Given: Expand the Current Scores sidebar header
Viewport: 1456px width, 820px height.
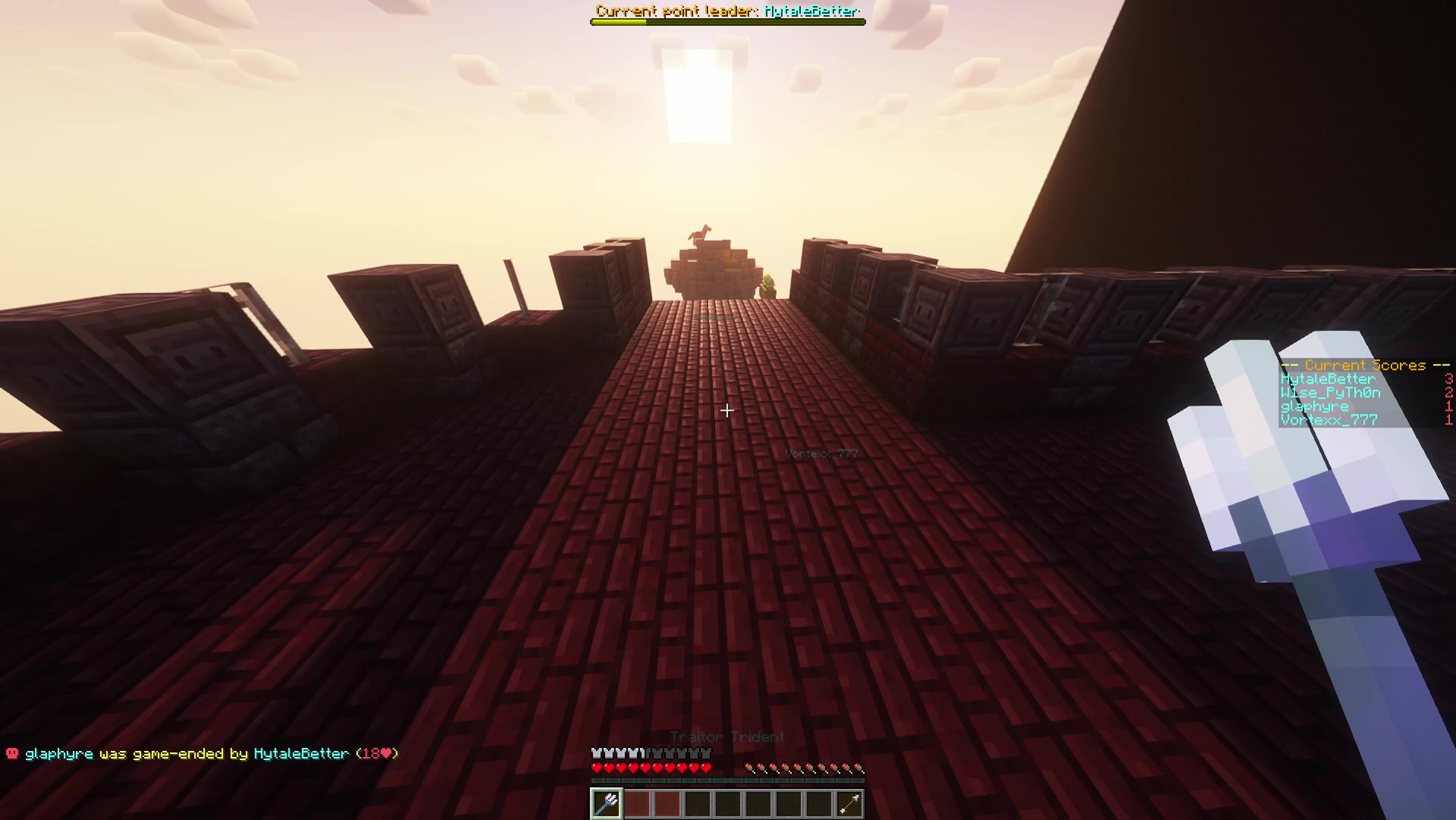Looking at the screenshot, I should (1364, 365).
